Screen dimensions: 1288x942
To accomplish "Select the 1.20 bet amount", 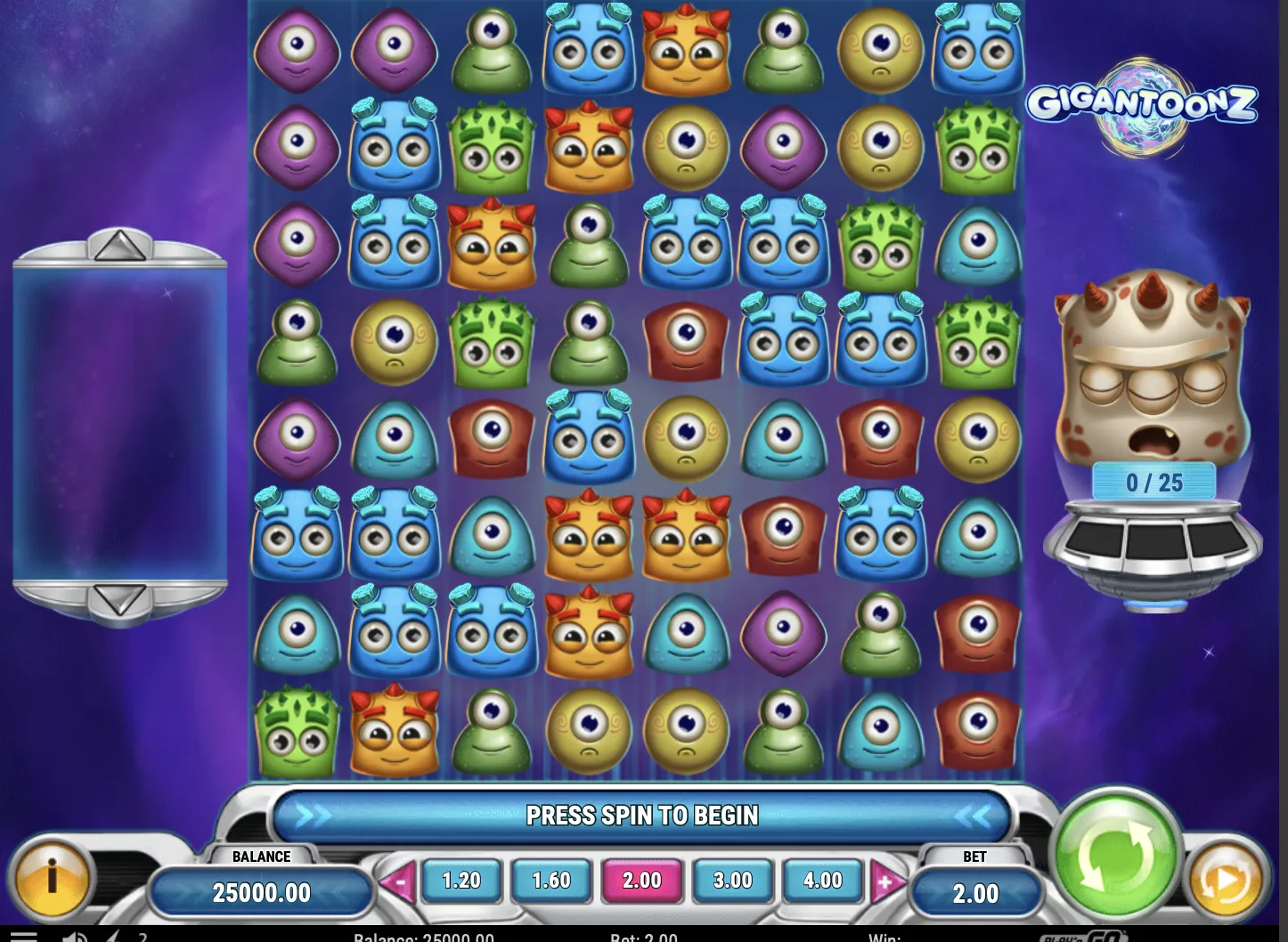I will (461, 881).
